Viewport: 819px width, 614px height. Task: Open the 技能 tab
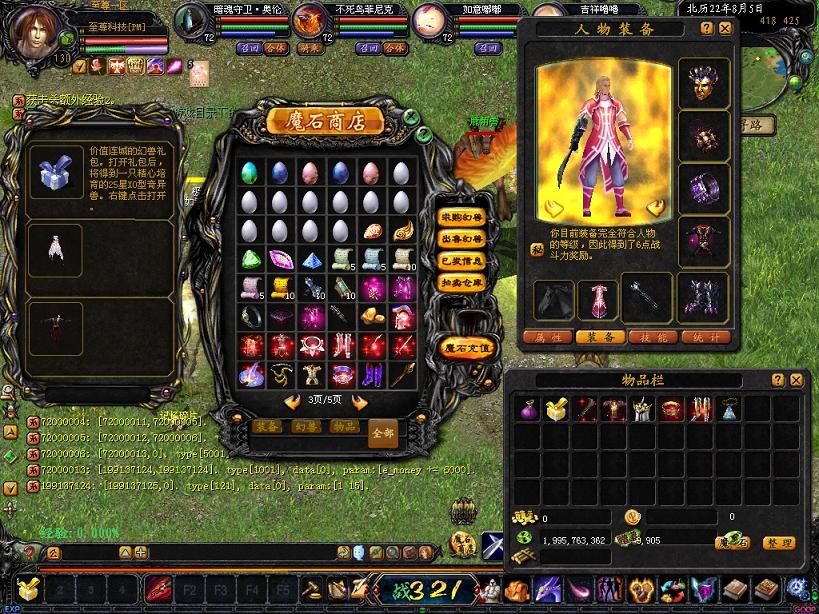click(x=652, y=337)
